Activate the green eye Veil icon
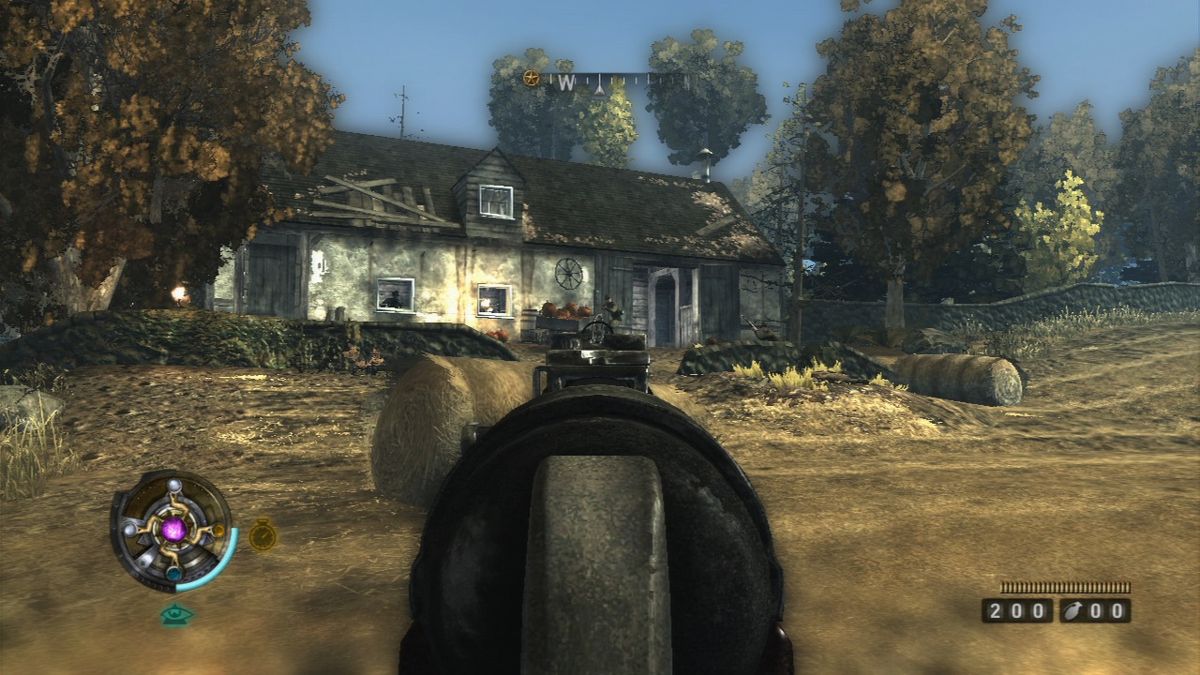Image resolution: width=1200 pixels, height=675 pixels. coord(176,615)
